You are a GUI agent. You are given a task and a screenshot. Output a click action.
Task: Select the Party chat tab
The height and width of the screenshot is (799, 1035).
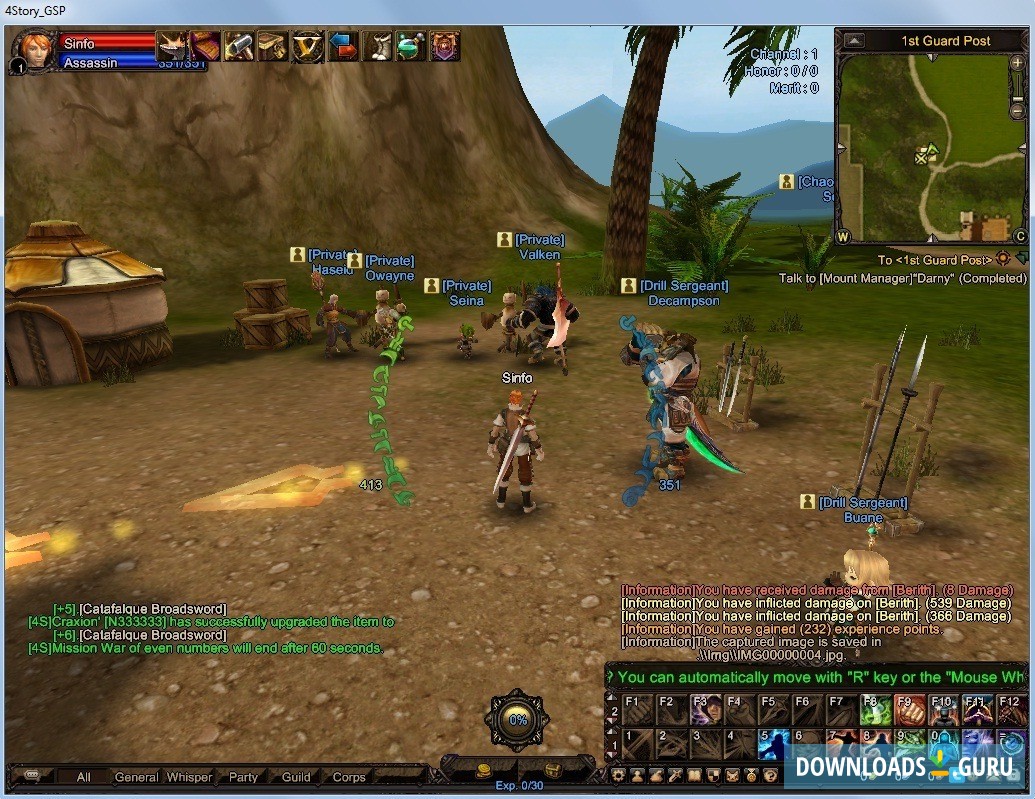pos(243,777)
